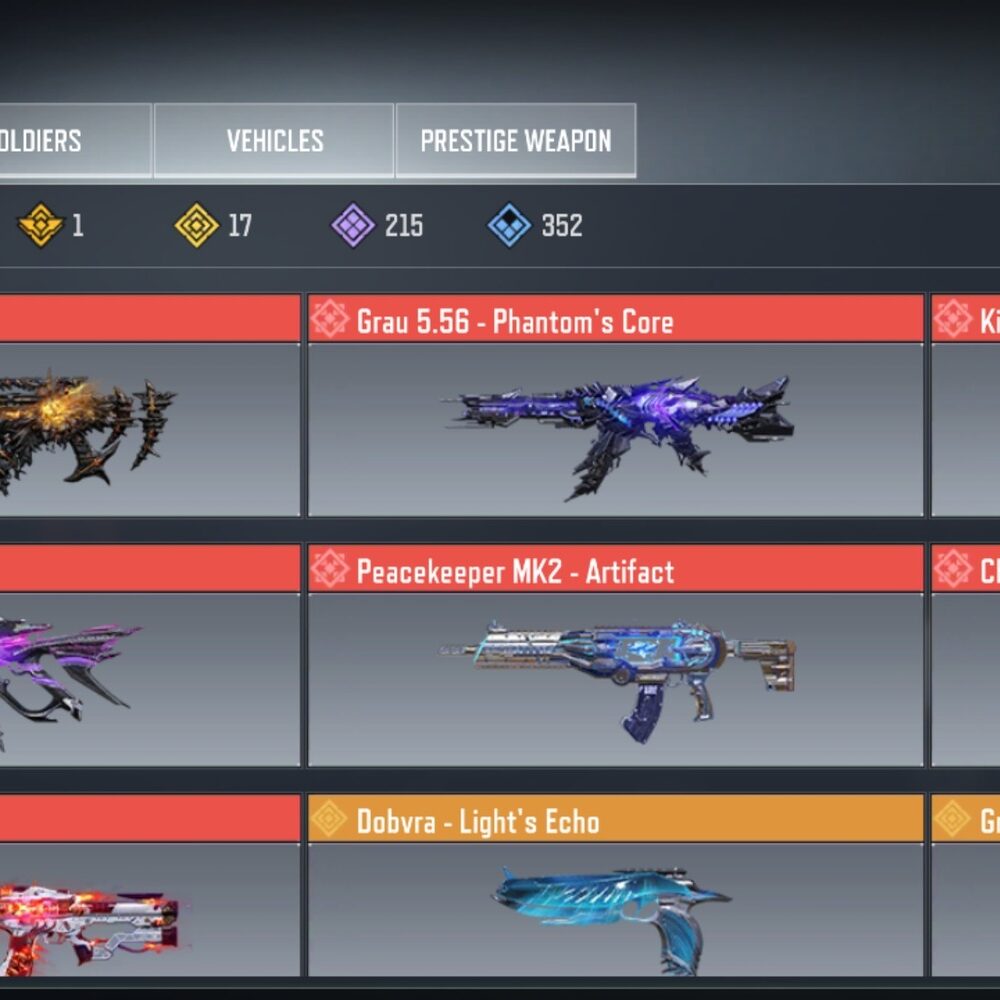Switch to the Vehicles tab
This screenshot has width=1000, height=1000.
pos(274,141)
